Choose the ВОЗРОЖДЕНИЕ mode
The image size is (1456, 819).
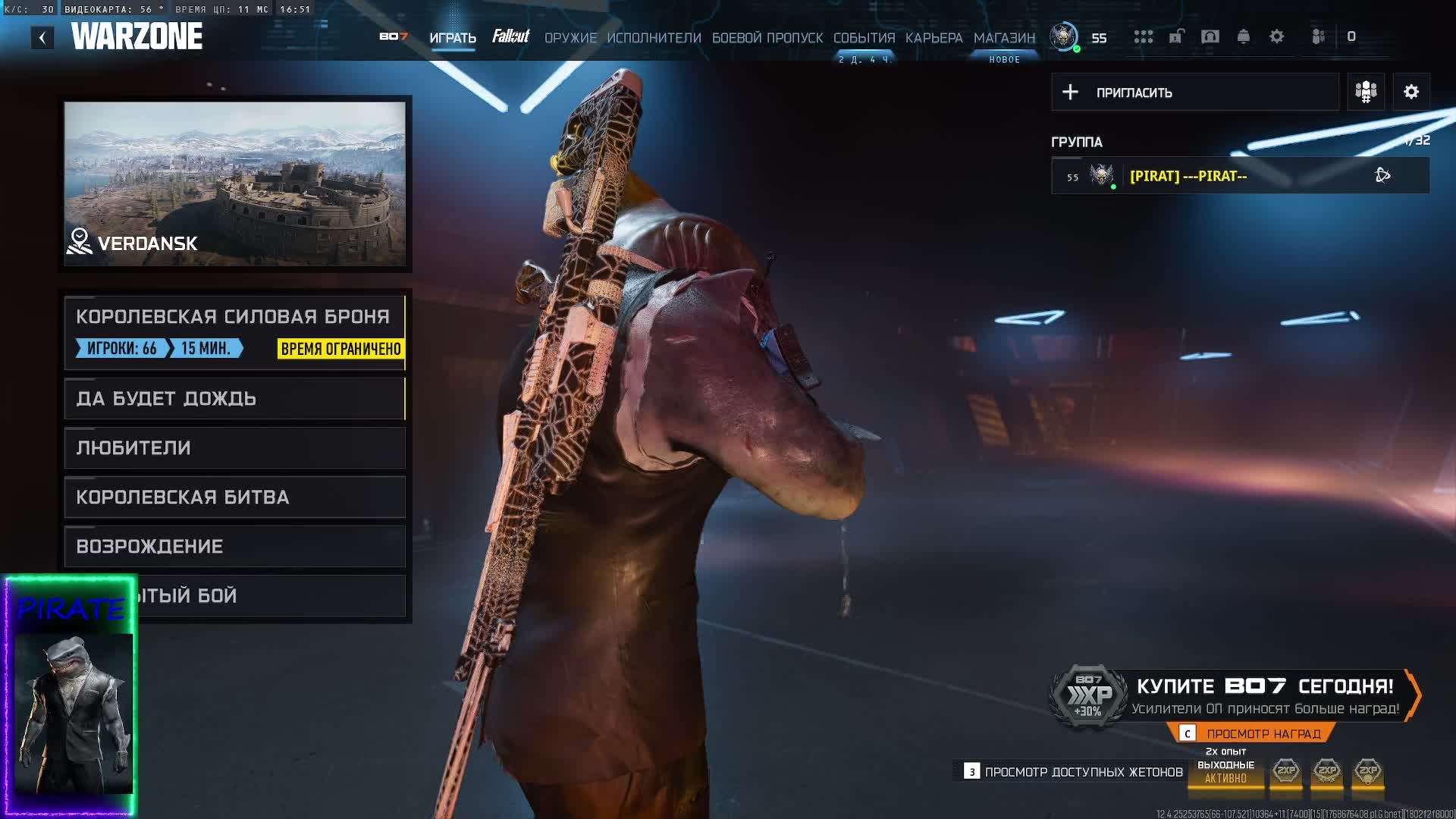(x=235, y=547)
